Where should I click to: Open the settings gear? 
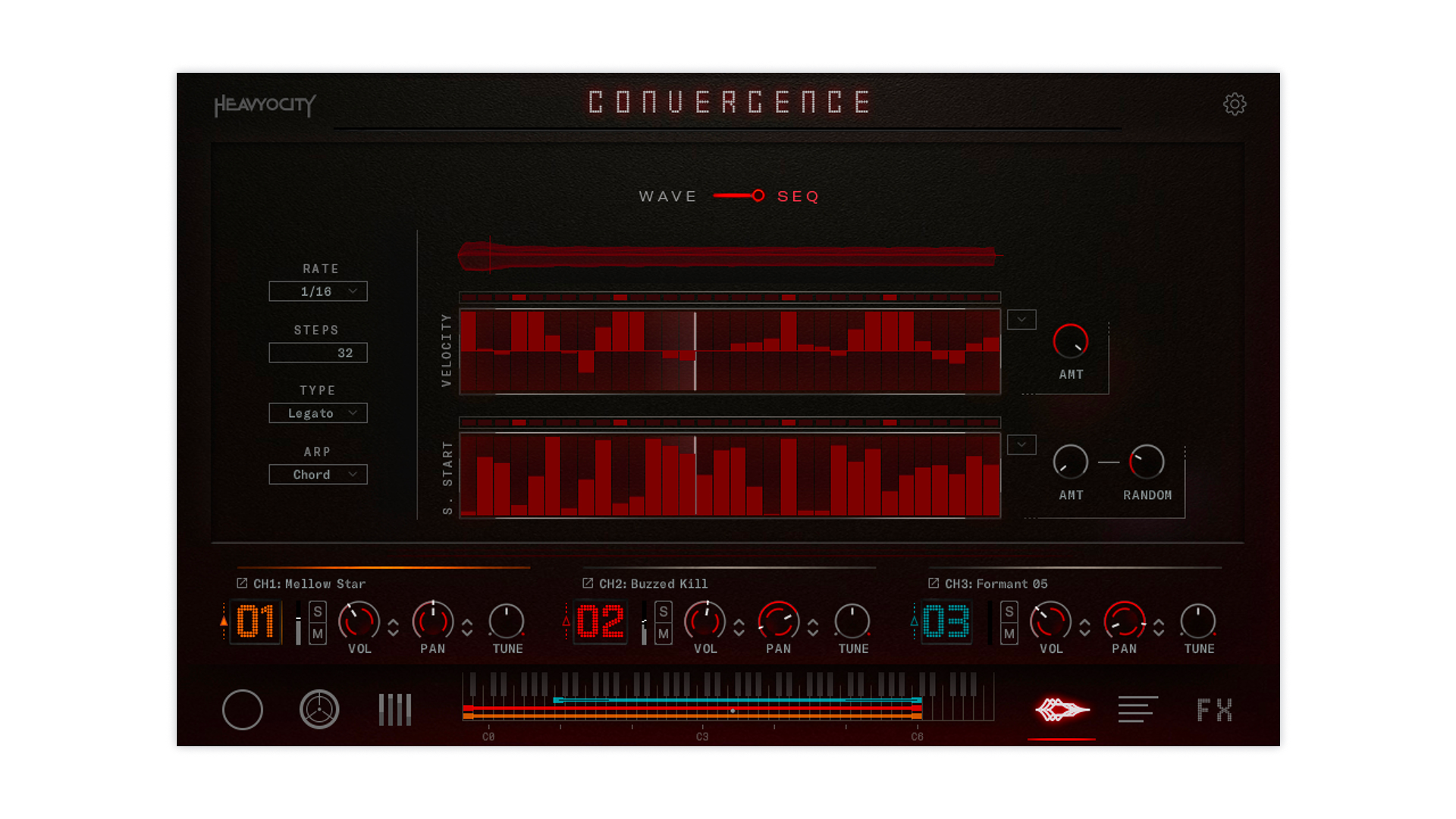1235,105
